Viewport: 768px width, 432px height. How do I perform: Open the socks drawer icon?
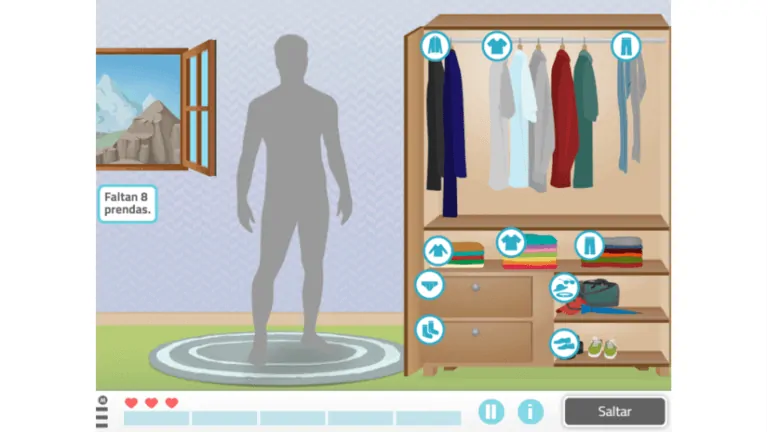pyautogui.click(x=429, y=329)
